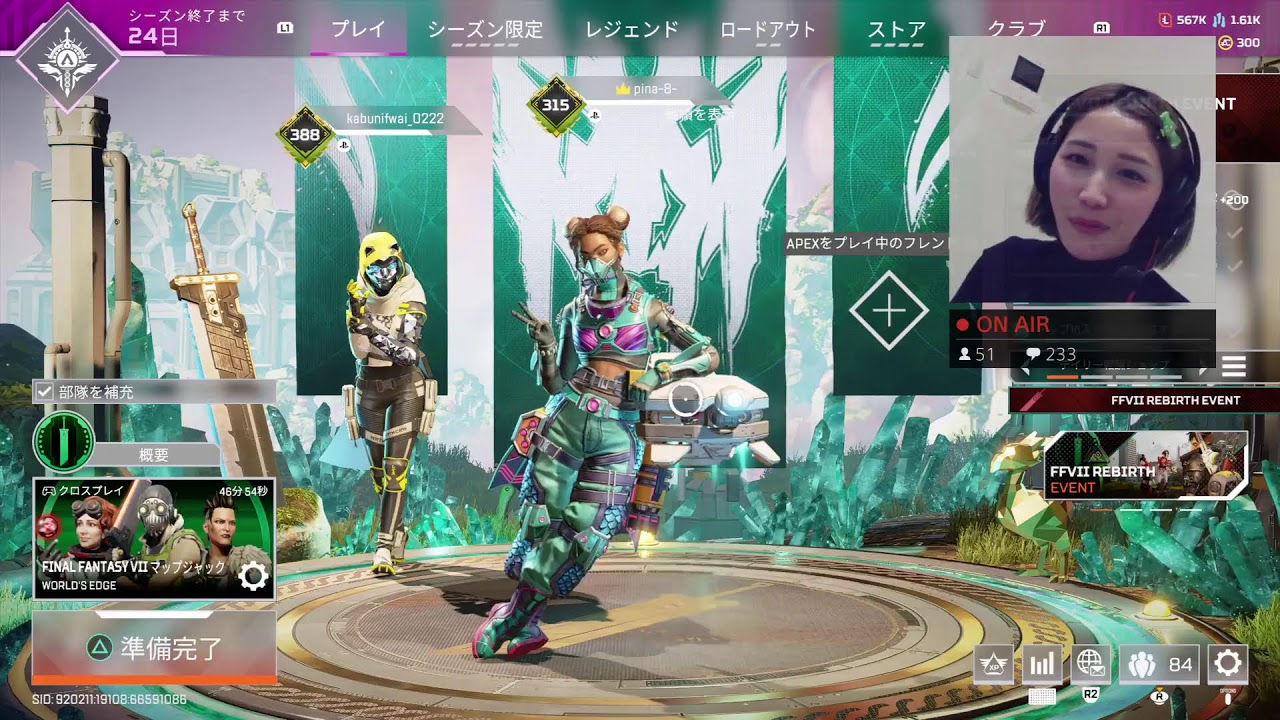This screenshot has width=1280, height=720.
Task: Open the Battle Pass XP icon
Action: (x=993, y=663)
